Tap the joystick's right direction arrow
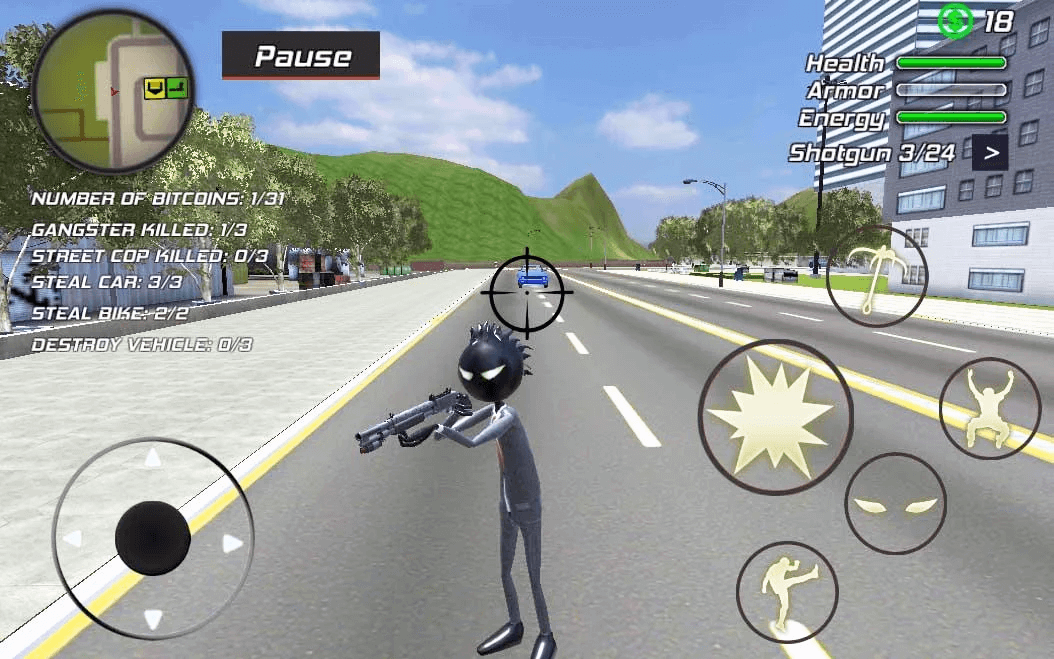This screenshot has height=659, width=1054. (x=233, y=544)
